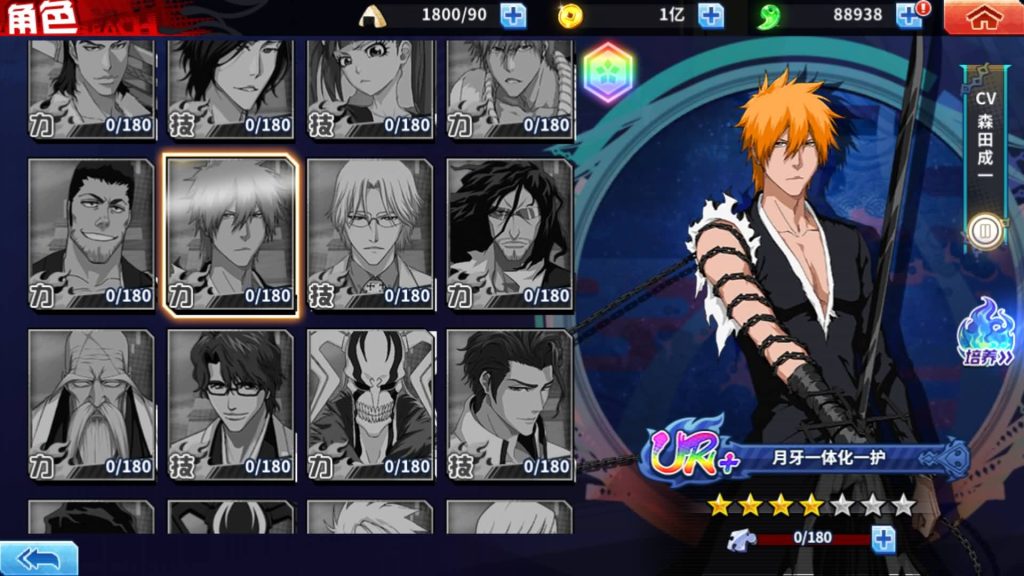The height and width of the screenshot is (576, 1024).
Task: Choose the old bald long-bearded character
Action: (x=92, y=405)
